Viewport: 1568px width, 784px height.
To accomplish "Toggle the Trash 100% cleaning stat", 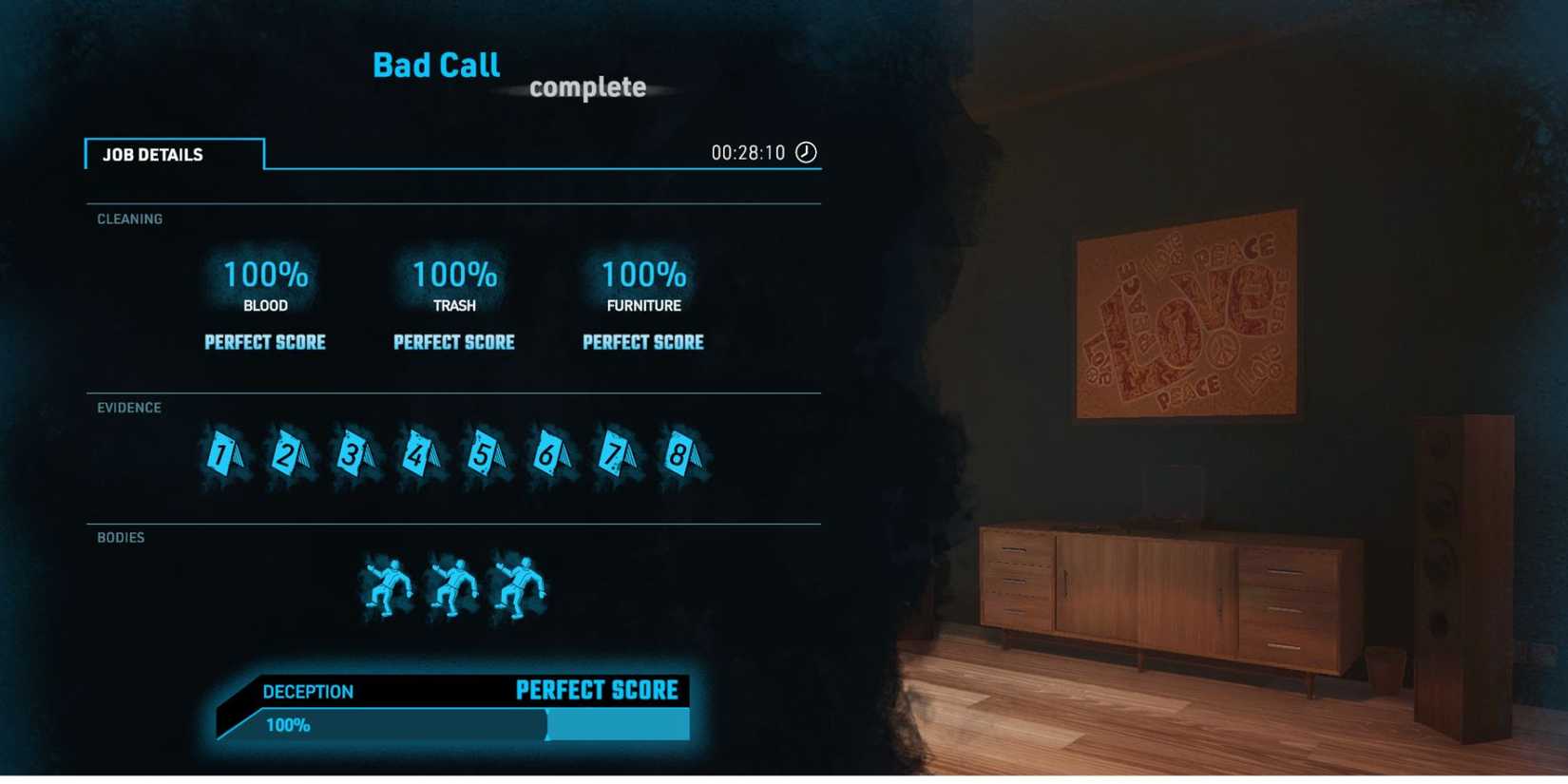I will 453,276.
